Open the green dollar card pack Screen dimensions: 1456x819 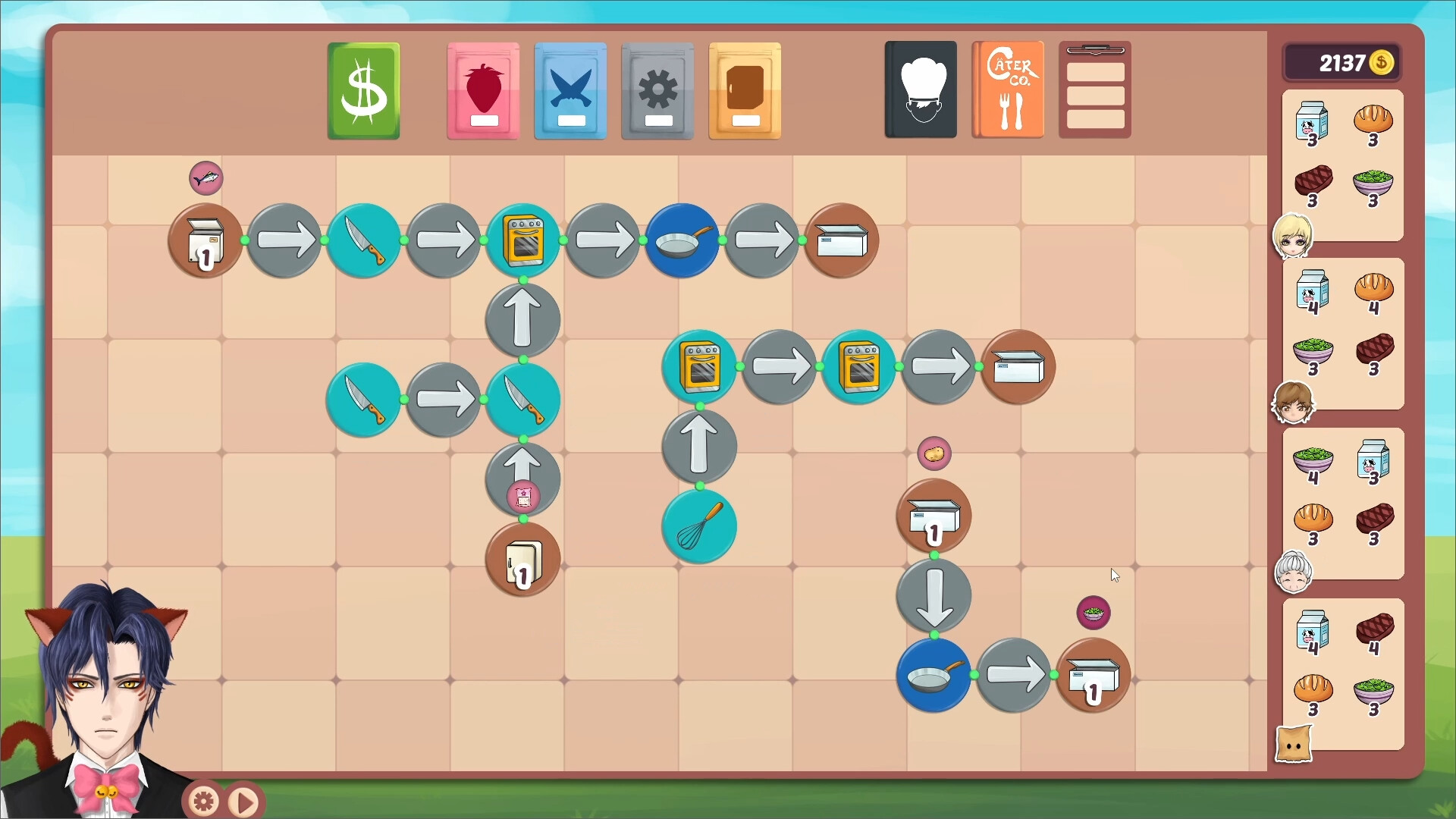(362, 89)
